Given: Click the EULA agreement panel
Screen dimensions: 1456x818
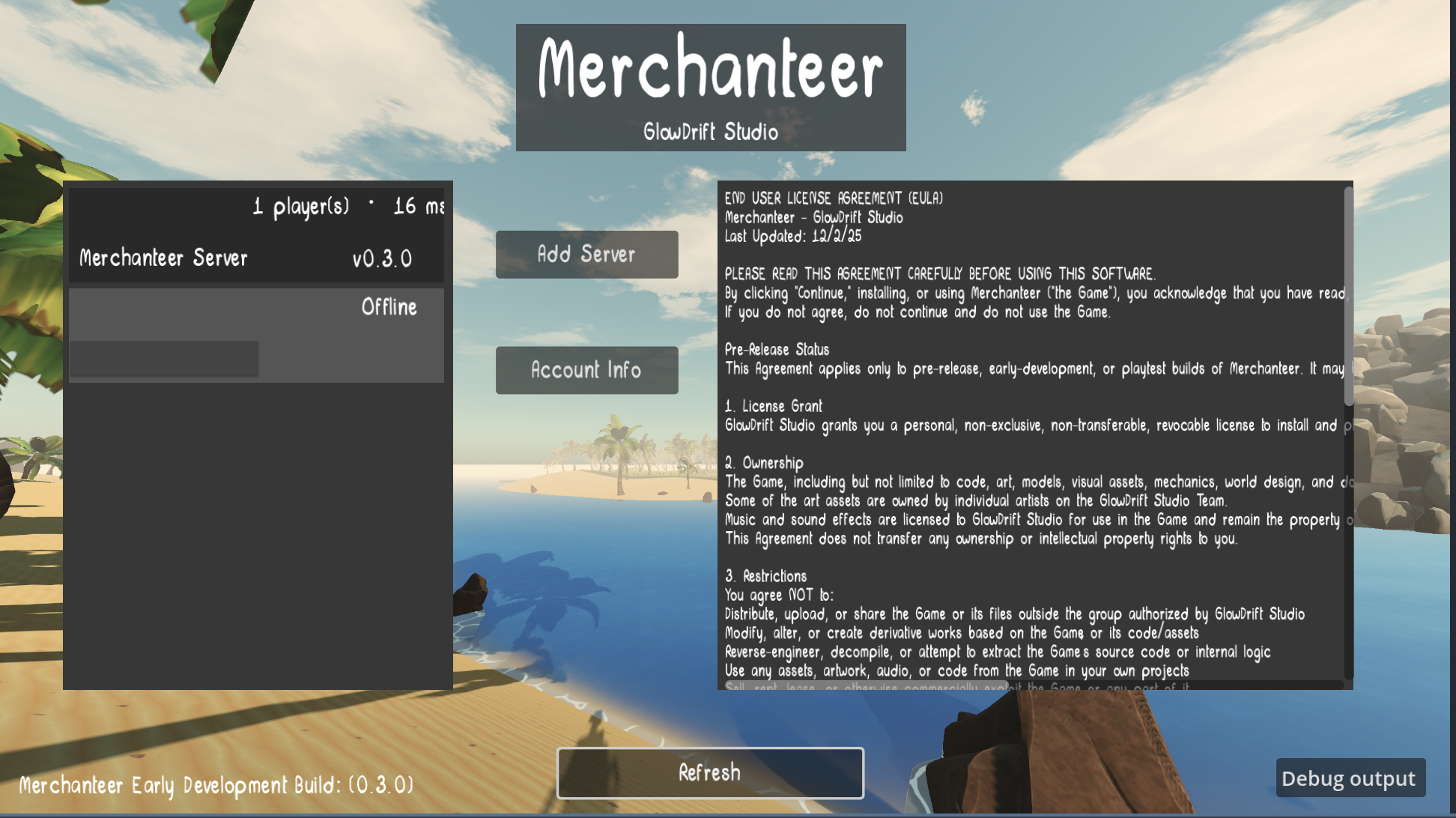Looking at the screenshot, I should click(1034, 434).
